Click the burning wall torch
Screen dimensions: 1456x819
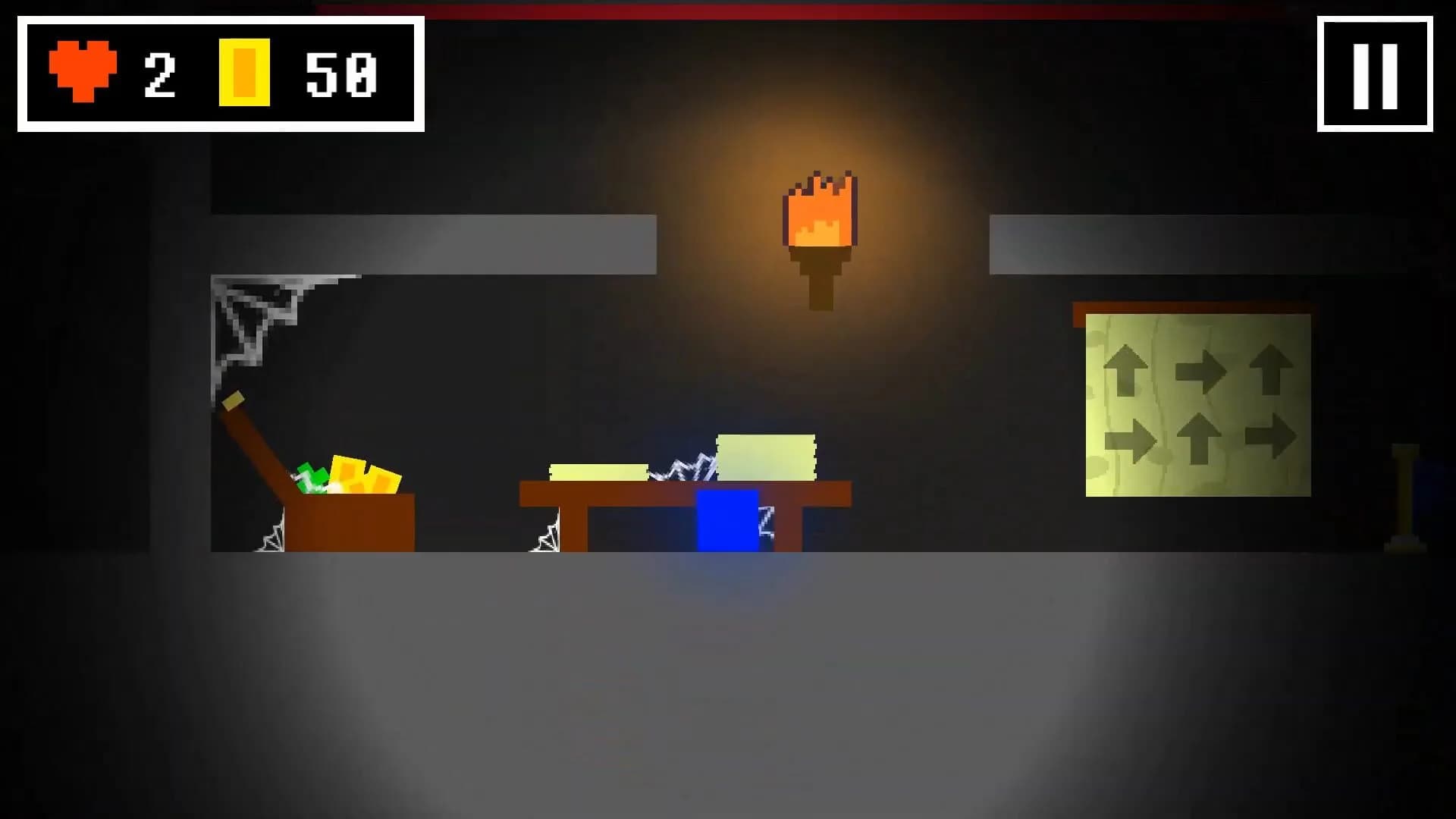pyautogui.click(x=819, y=227)
